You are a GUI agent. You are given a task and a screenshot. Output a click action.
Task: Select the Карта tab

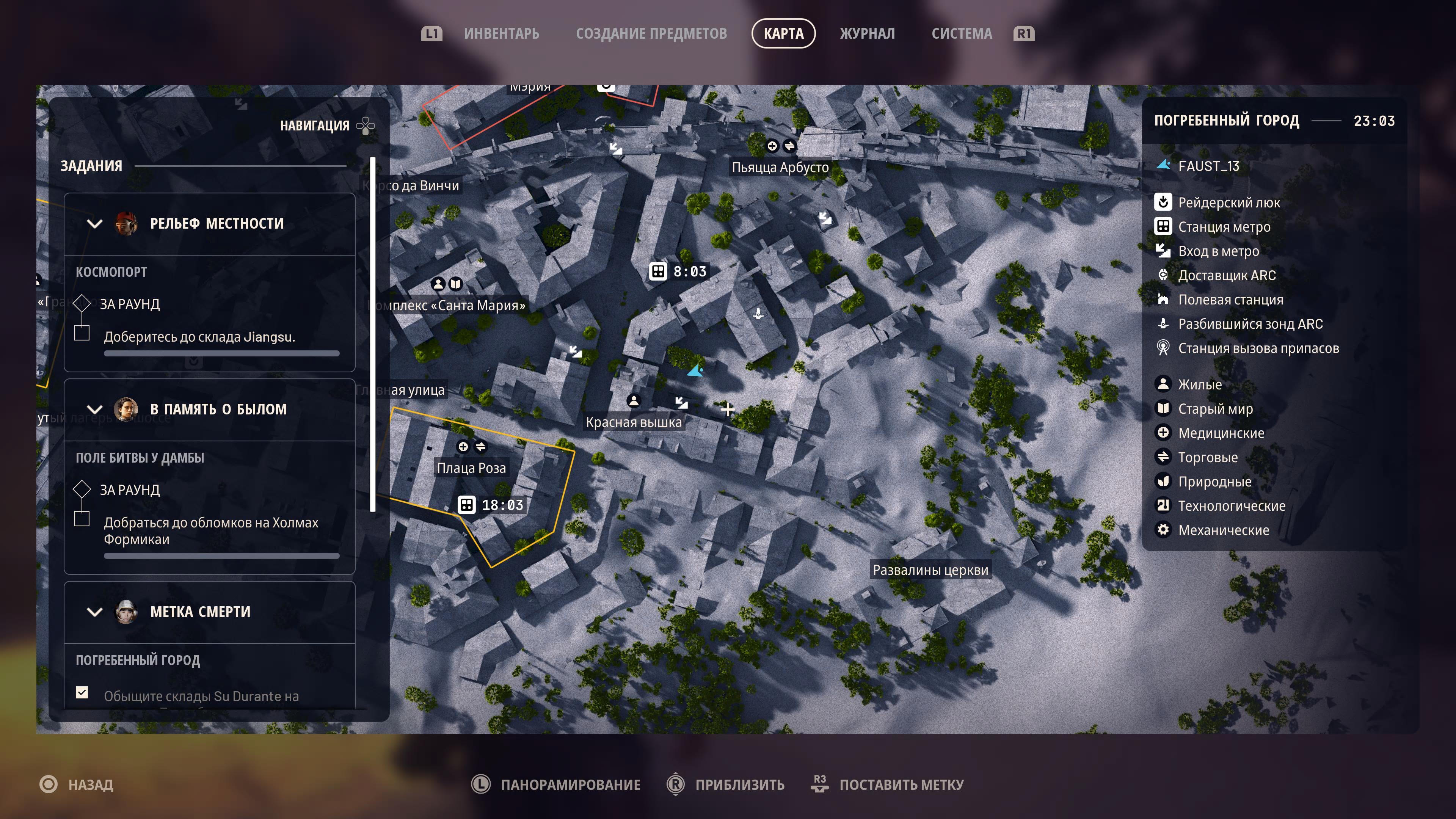tap(783, 34)
